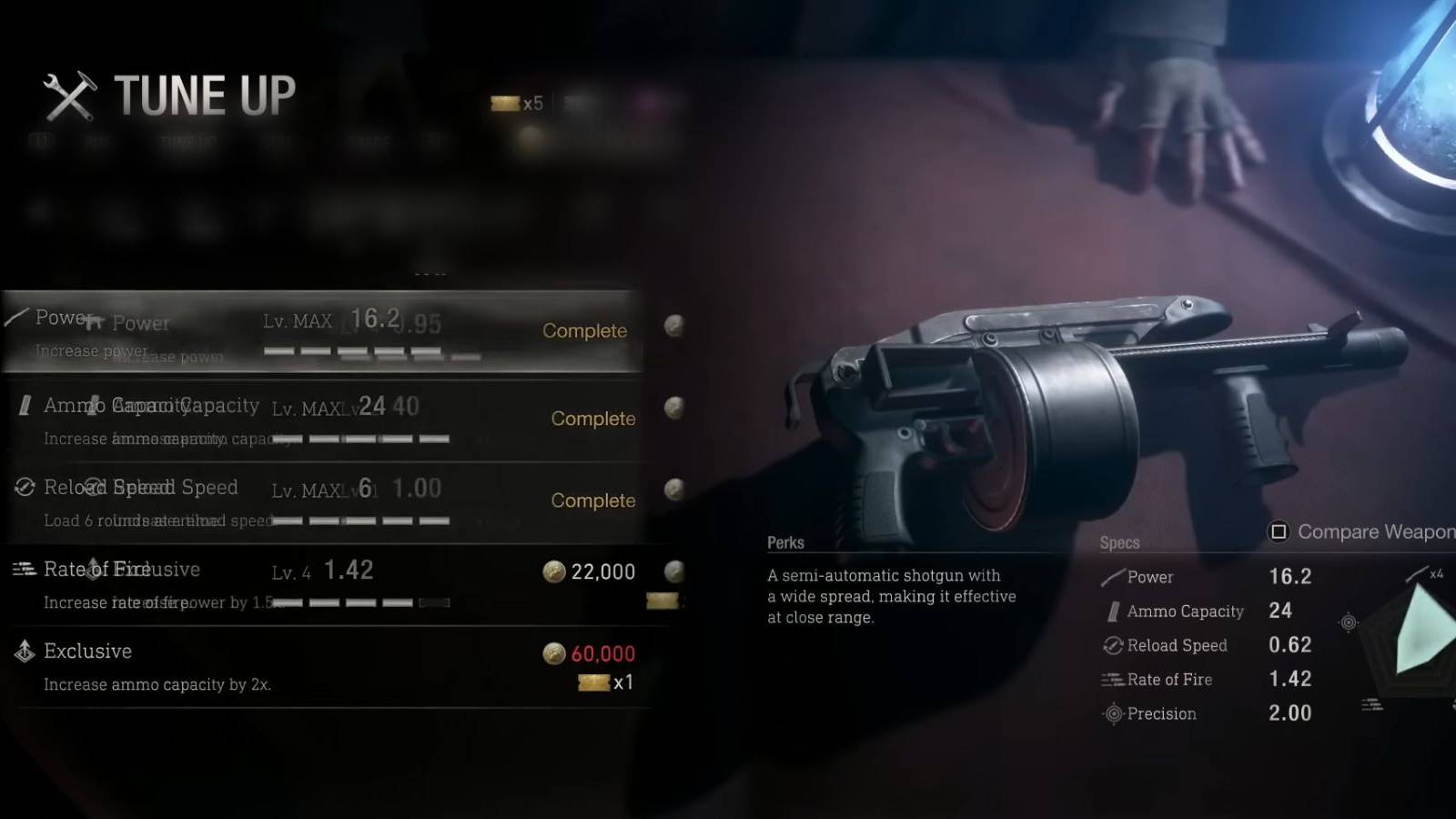Select the Power katana icon in Specs panel
Screen dimensions: 1456x819
pyautogui.click(x=1112, y=577)
